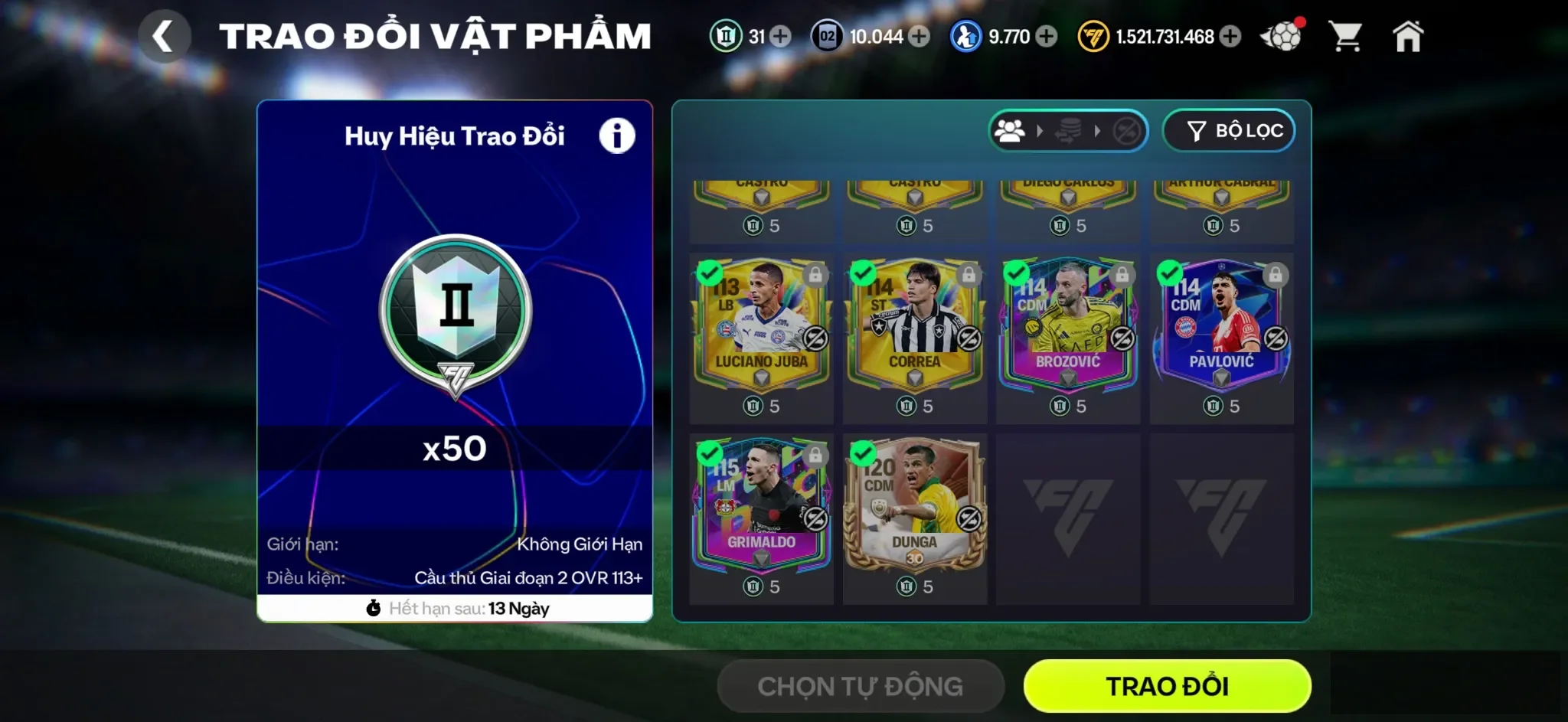Click the blue player token icon showing 9.770
The image size is (1568, 722).
(966, 34)
